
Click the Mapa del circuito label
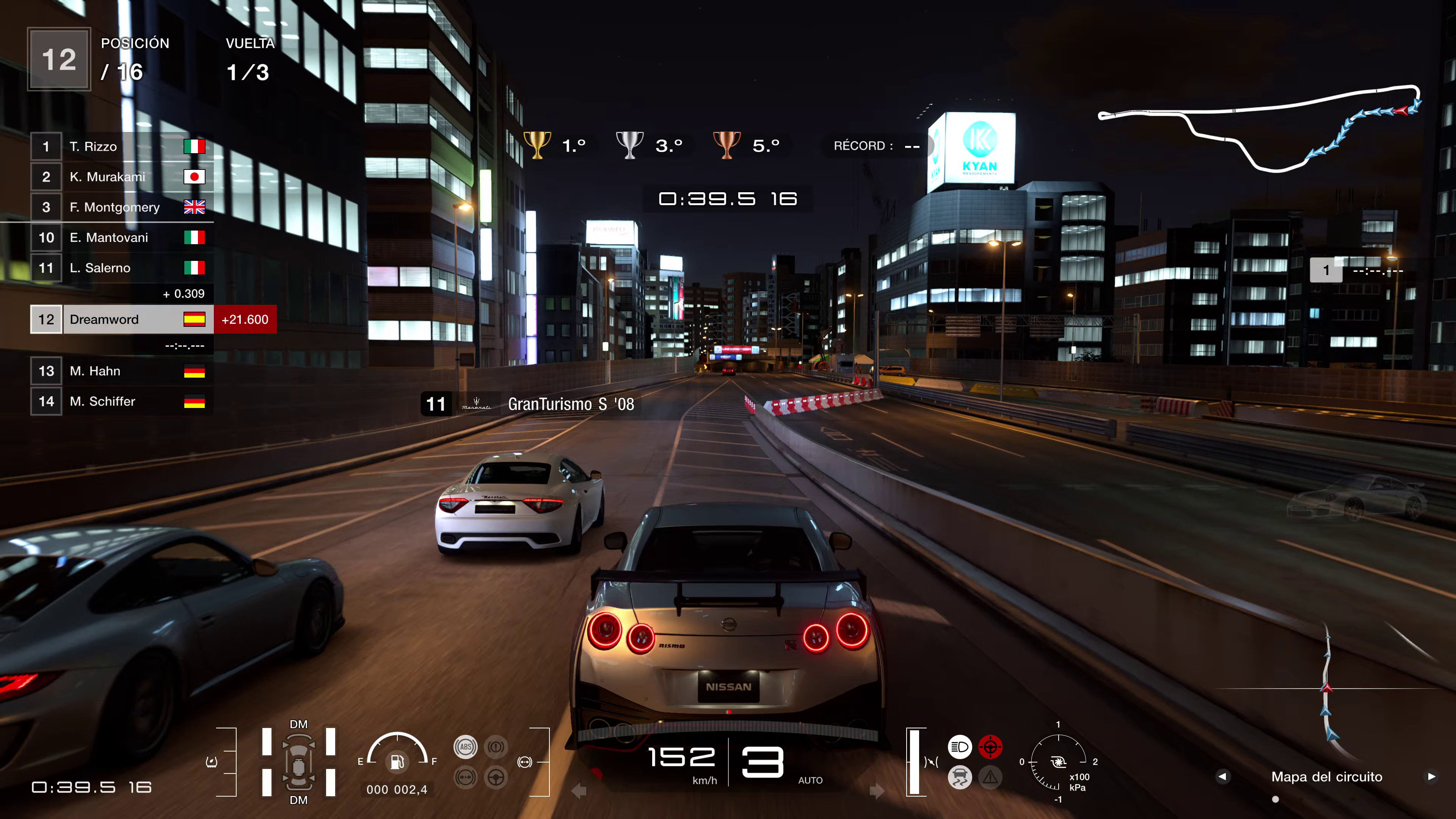pos(1327,777)
